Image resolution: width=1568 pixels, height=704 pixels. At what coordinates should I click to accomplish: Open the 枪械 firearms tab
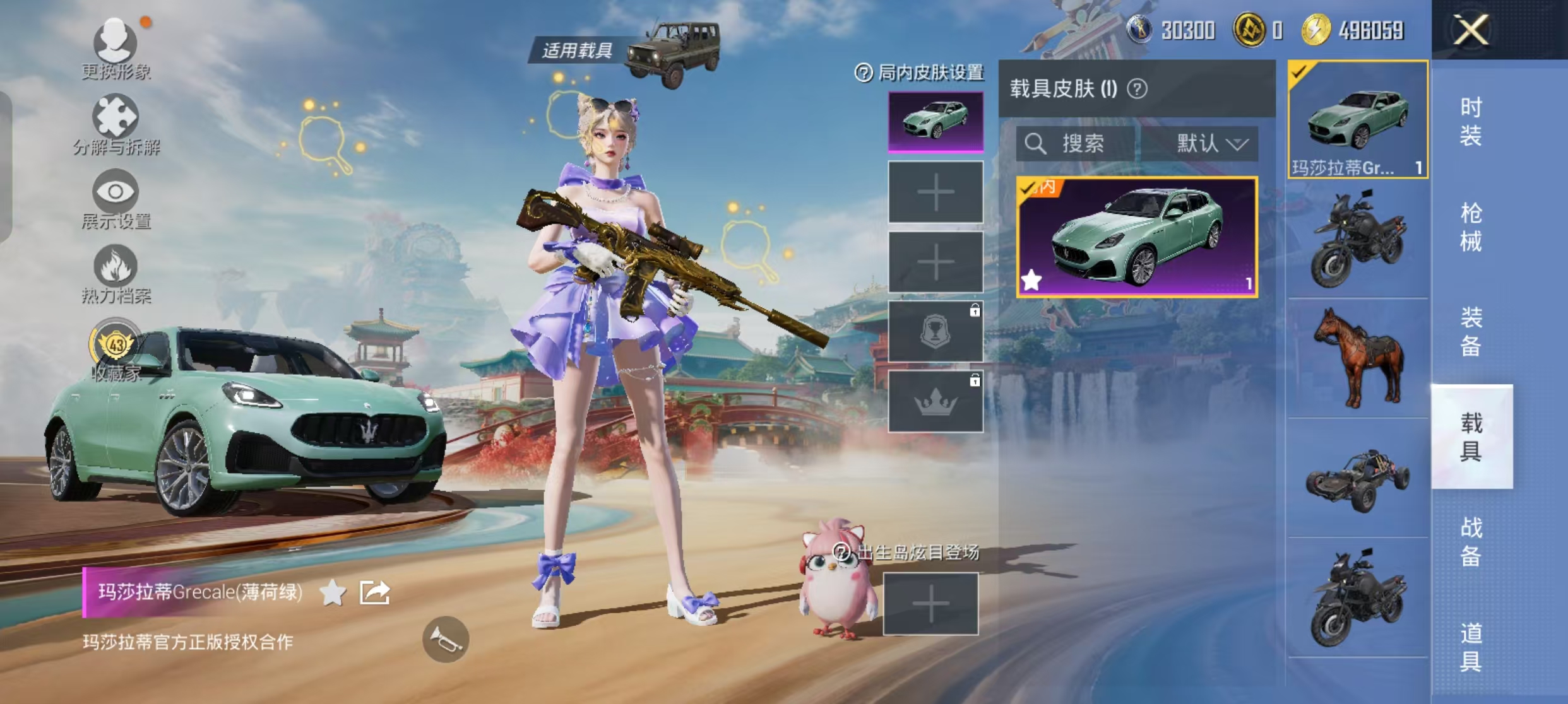pos(1471,227)
